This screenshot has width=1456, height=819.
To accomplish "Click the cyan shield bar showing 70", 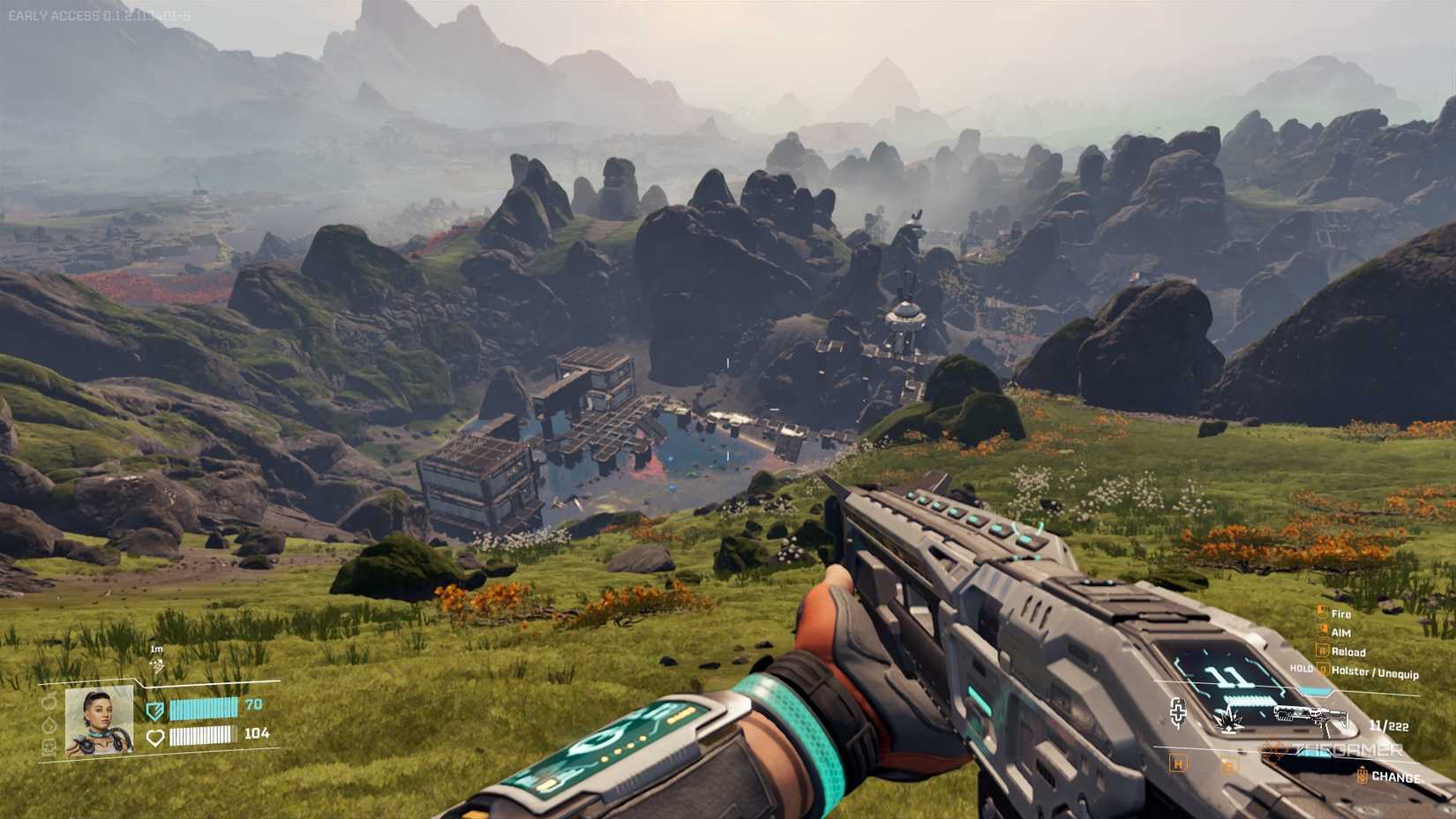I will [204, 710].
